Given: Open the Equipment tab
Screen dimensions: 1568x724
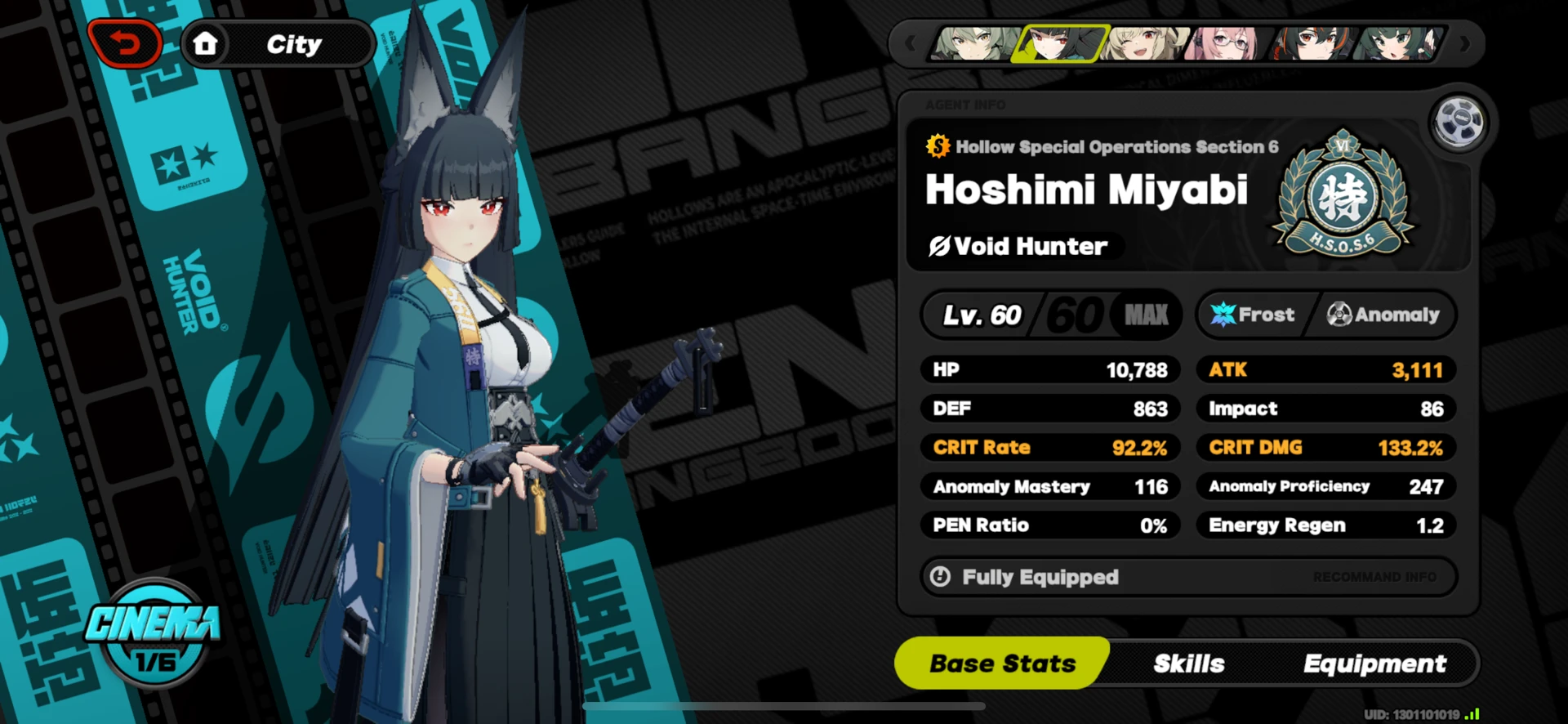Looking at the screenshot, I should 1374,664.
